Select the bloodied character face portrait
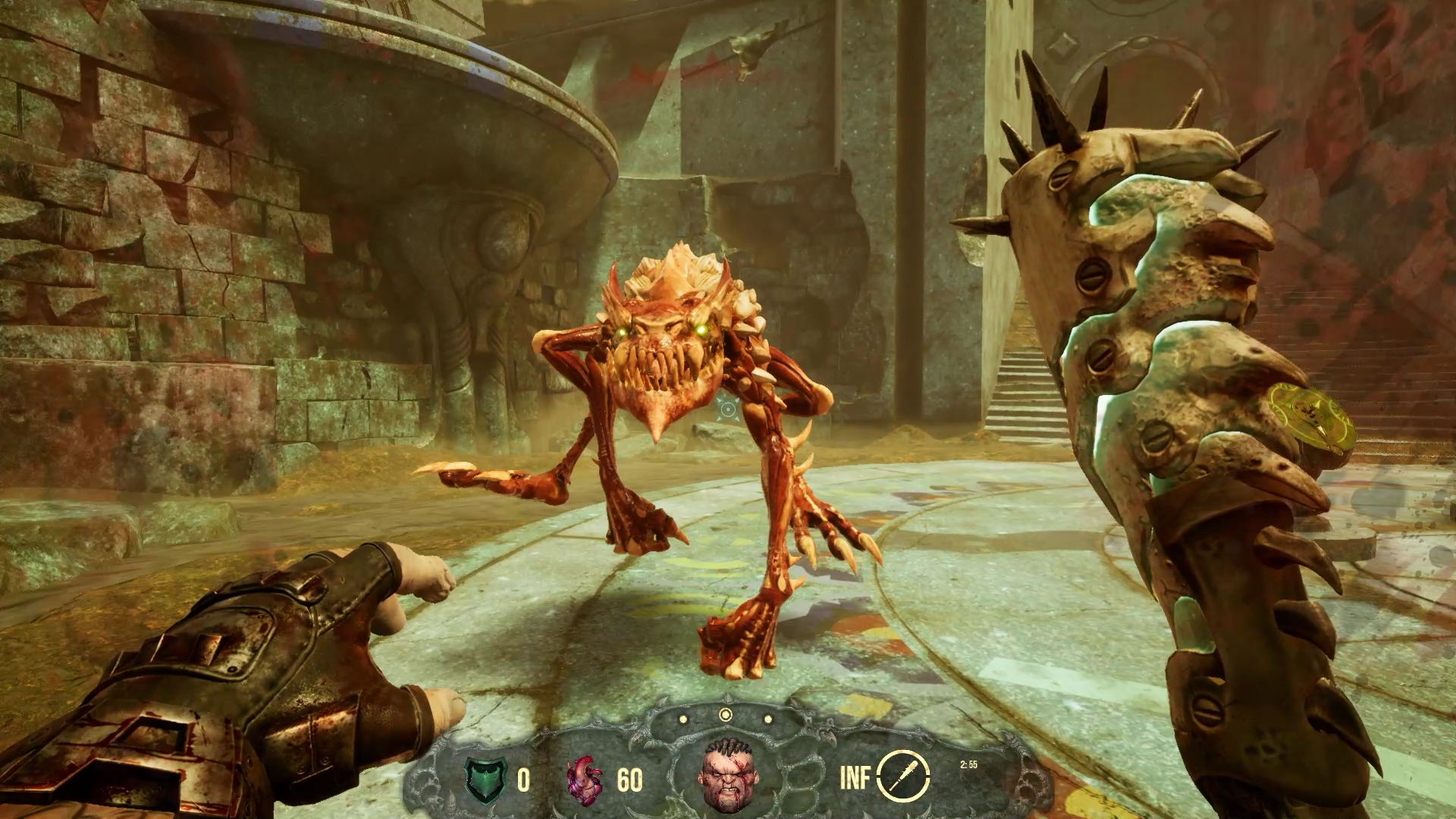This screenshot has width=1456, height=819. coord(726,777)
